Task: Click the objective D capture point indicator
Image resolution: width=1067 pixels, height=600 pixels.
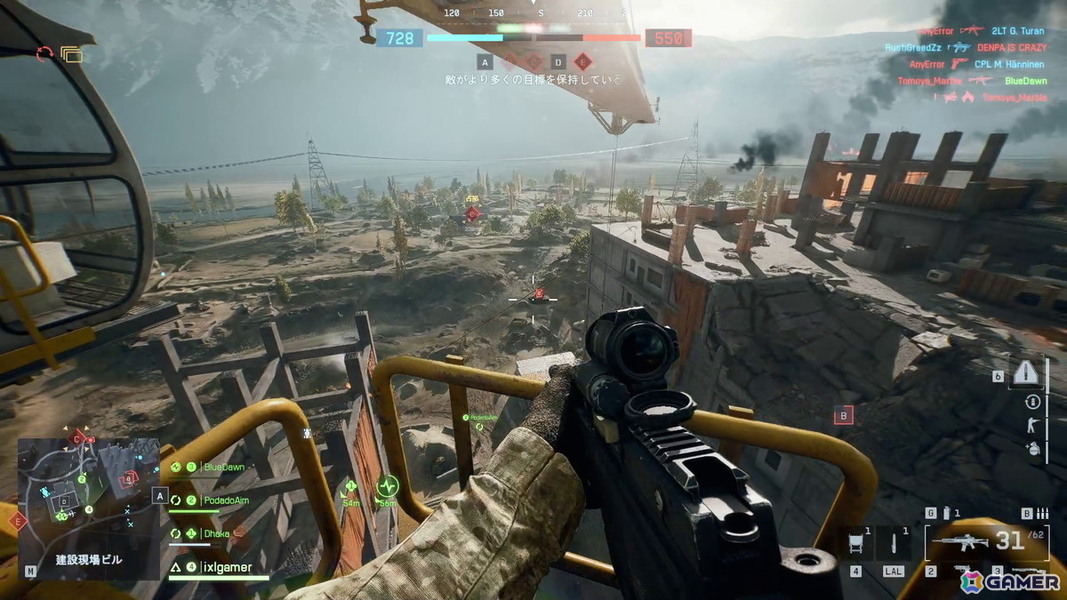Action: [559, 62]
